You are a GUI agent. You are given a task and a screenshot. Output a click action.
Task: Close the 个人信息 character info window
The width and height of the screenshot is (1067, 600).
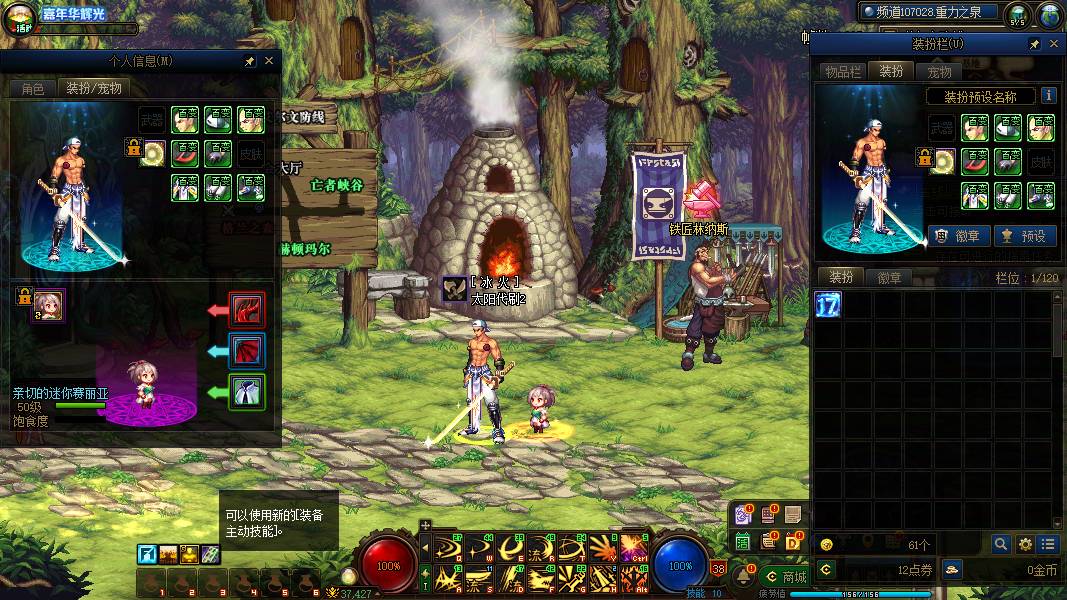point(268,61)
